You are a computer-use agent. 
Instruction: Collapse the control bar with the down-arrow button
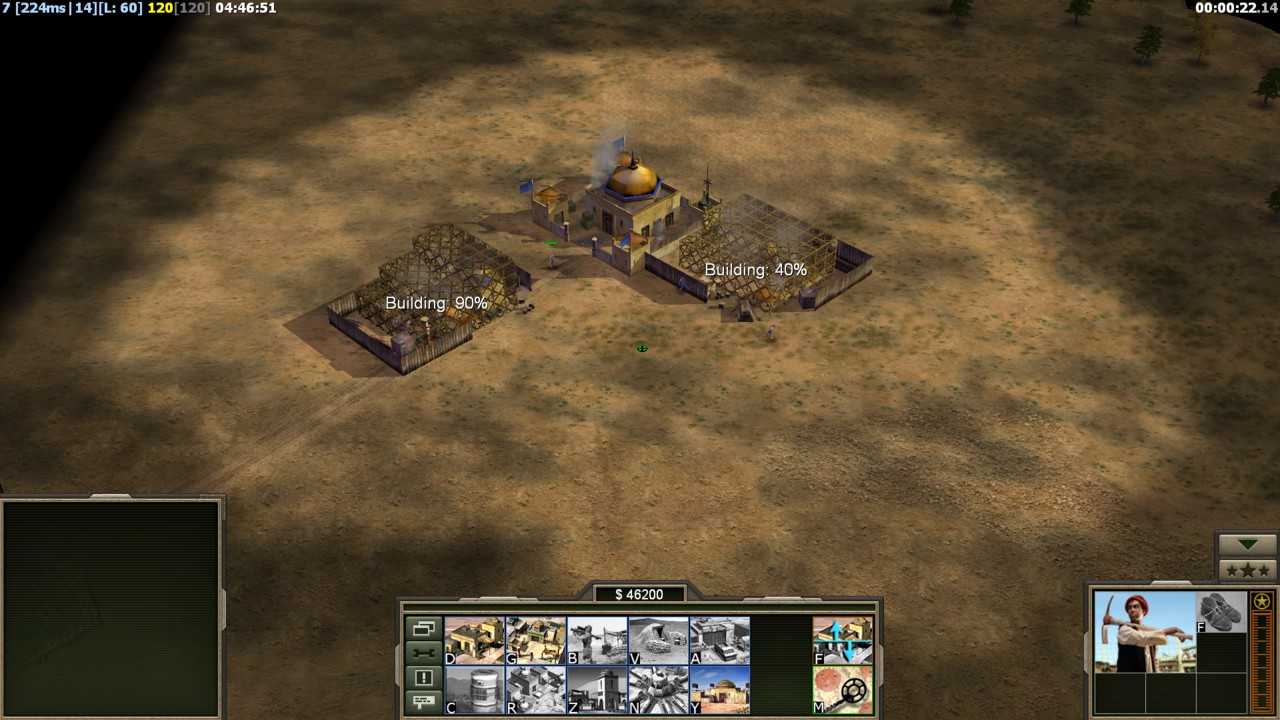tap(1247, 545)
